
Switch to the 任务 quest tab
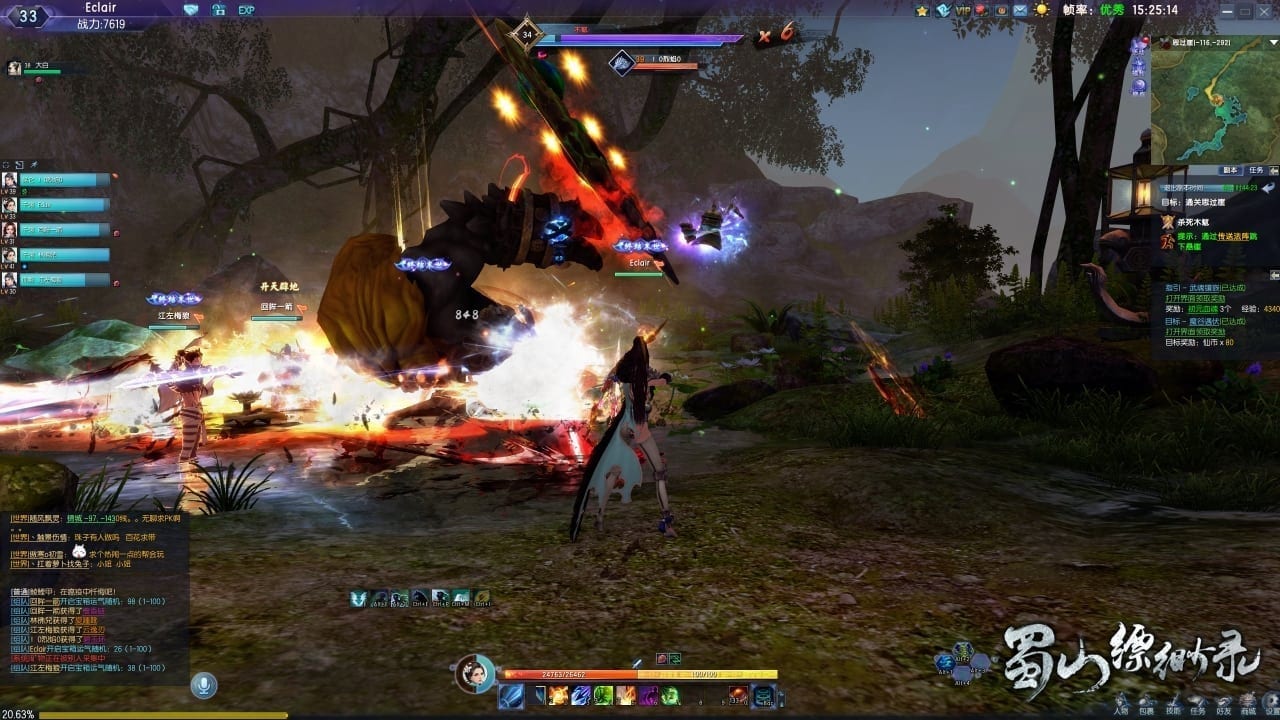pyautogui.click(x=1256, y=170)
